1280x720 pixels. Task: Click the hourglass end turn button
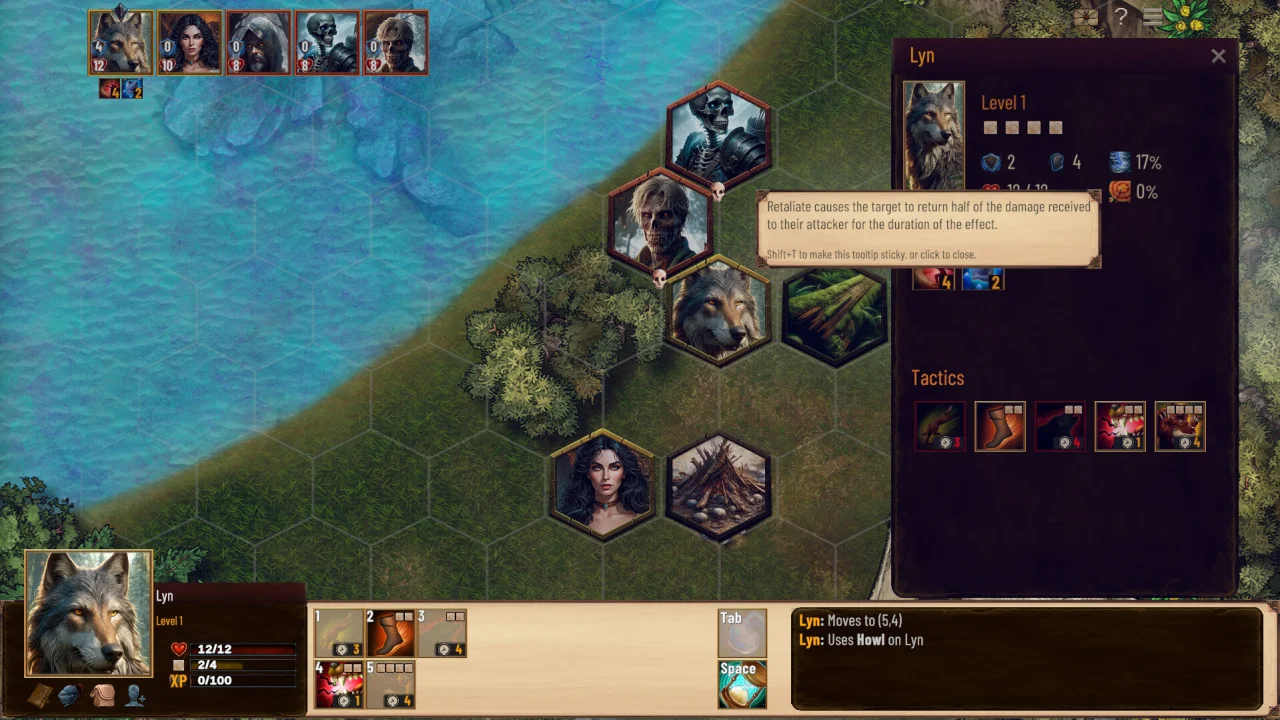pos(742,685)
